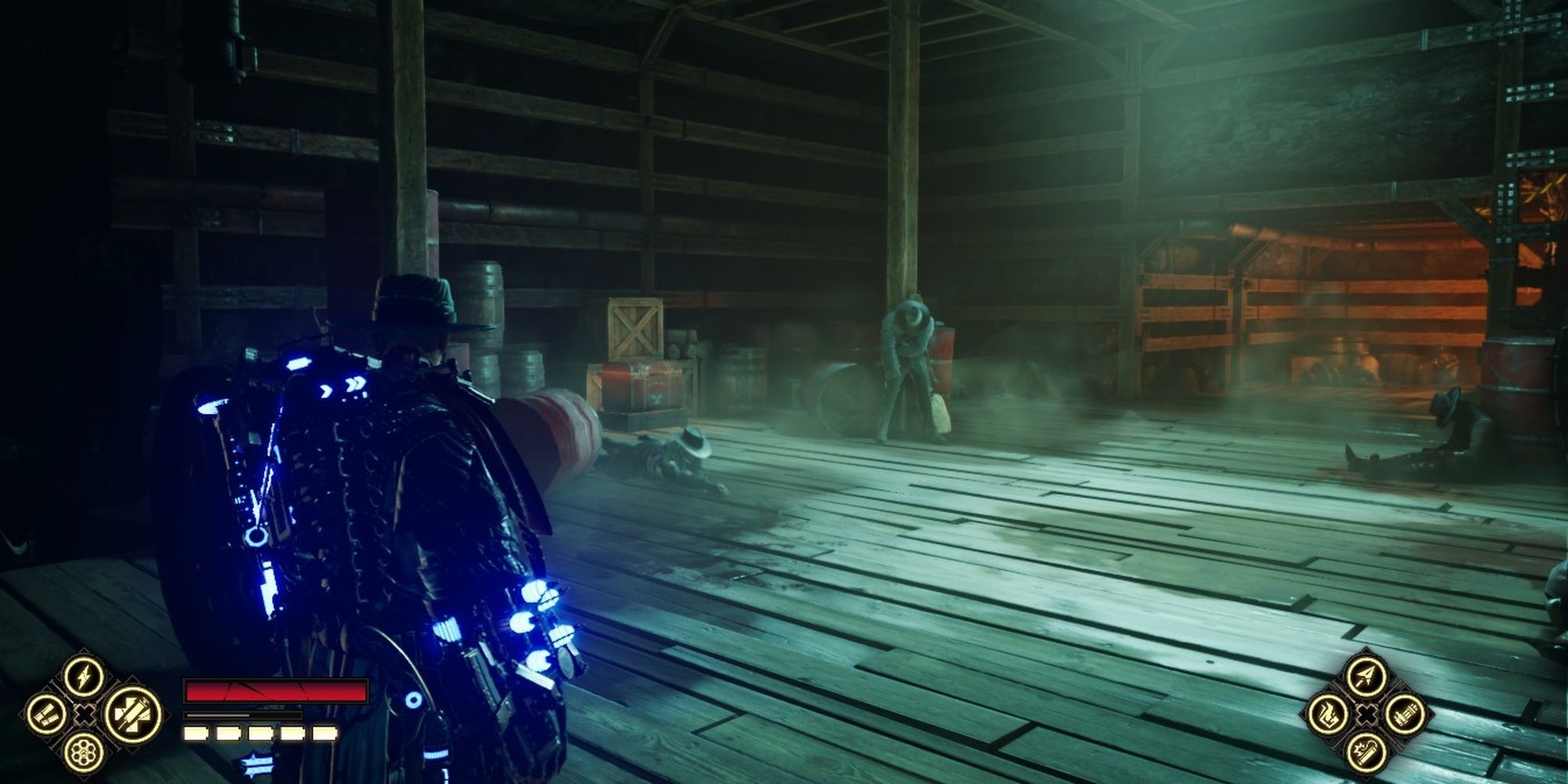
Task: Open the energy bar below the health bar
Action: tap(243, 716)
